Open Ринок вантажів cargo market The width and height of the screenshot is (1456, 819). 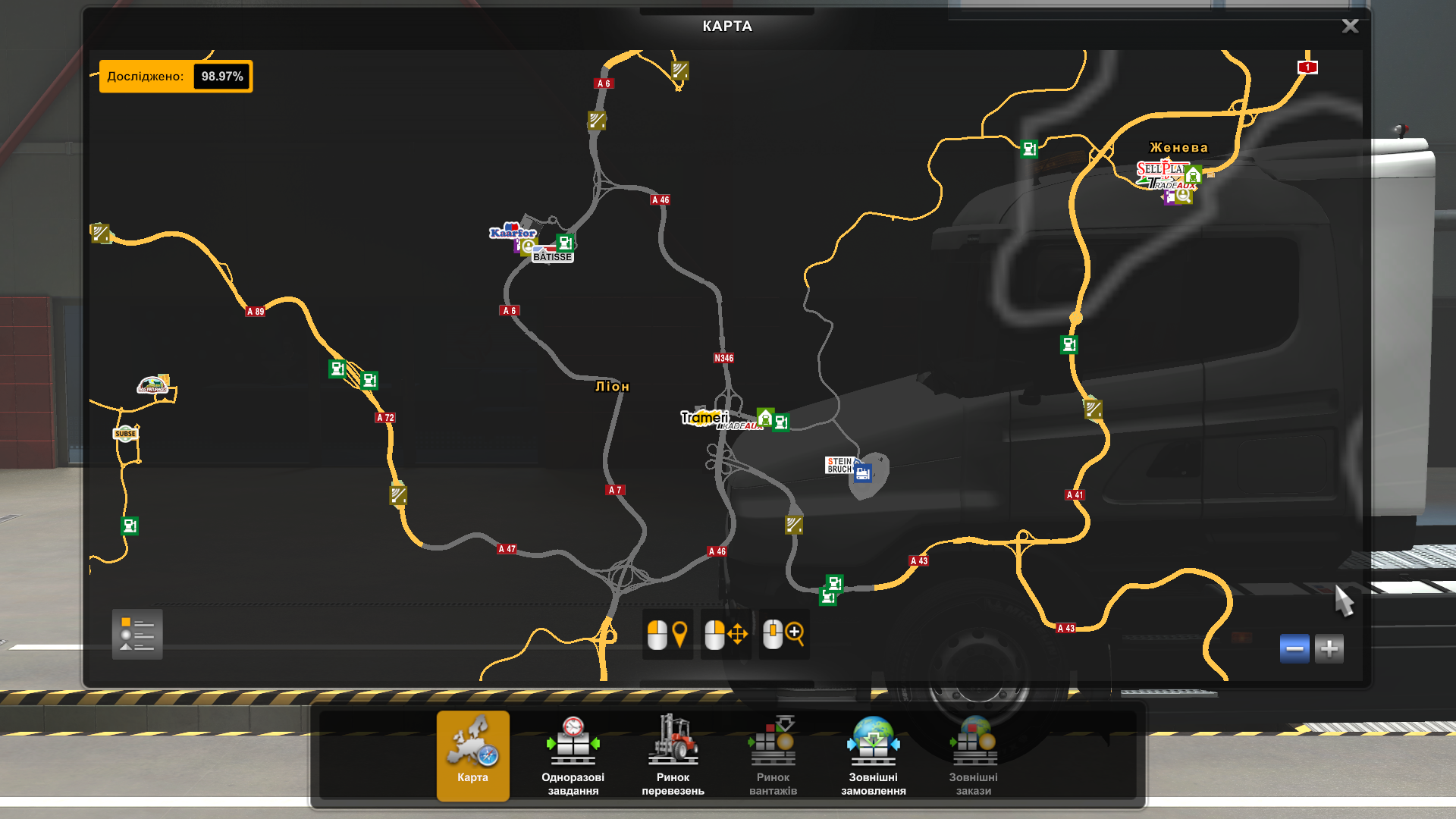[773, 755]
